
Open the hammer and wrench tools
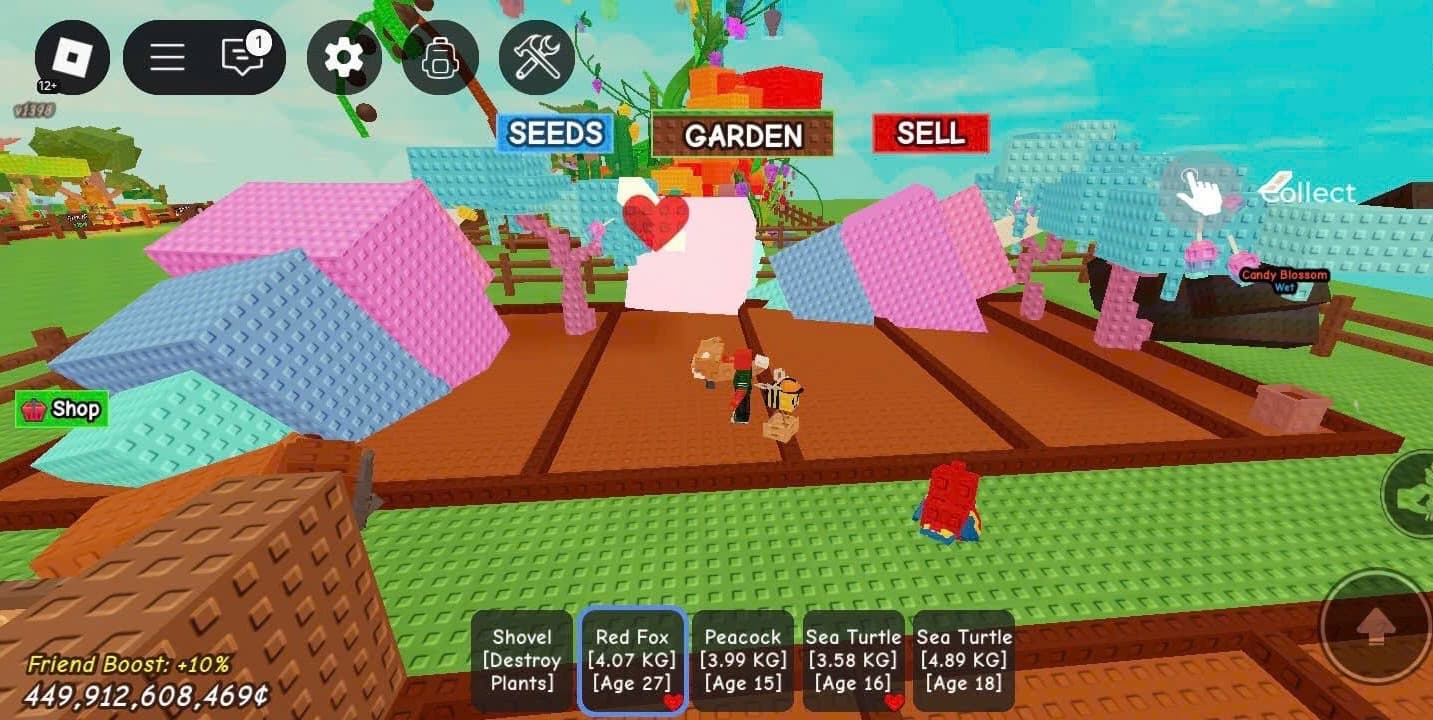tap(537, 57)
